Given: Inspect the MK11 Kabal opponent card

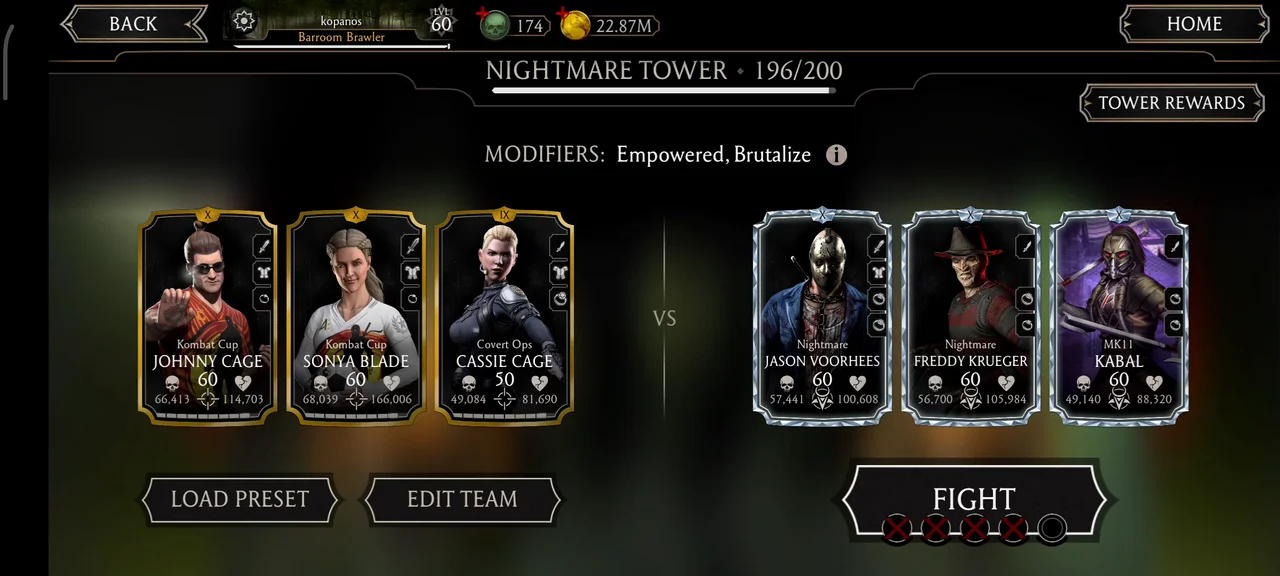Looking at the screenshot, I should [1119, 316].
